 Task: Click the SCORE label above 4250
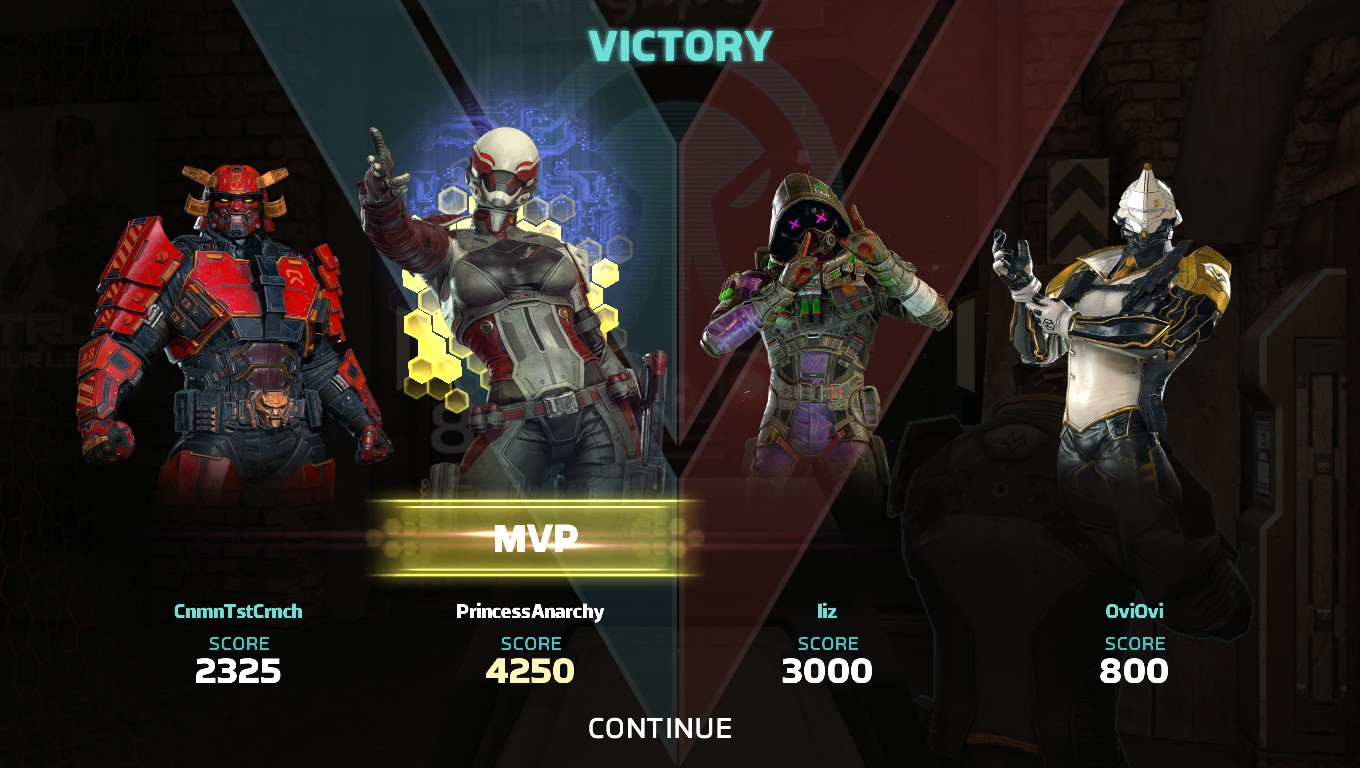(529, 644)
